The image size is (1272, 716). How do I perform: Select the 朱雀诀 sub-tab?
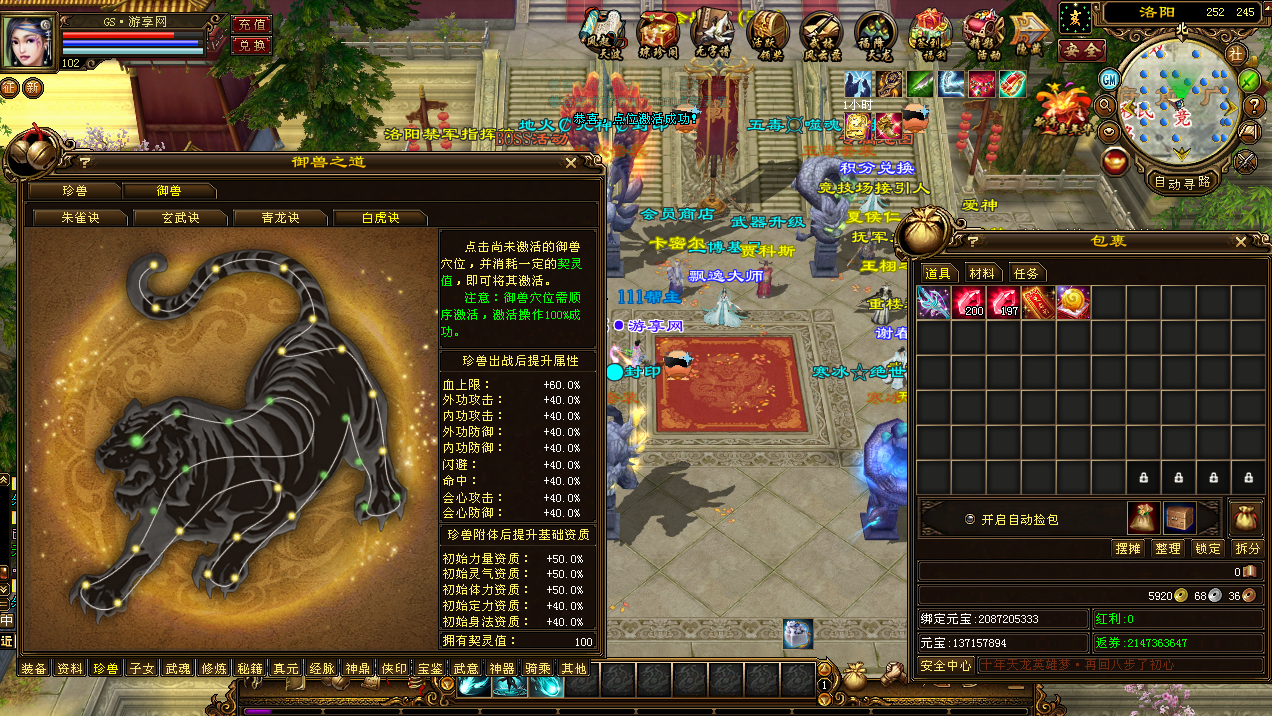(80, 218)
